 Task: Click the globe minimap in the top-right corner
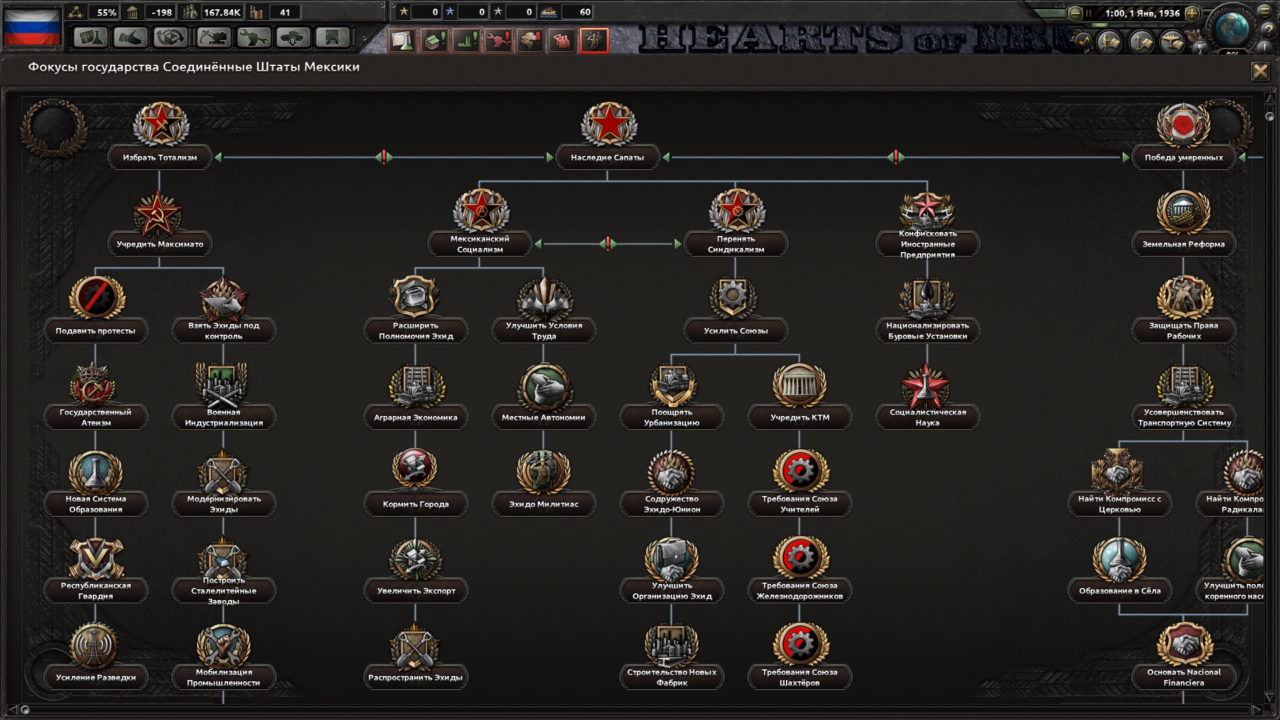1230,30
